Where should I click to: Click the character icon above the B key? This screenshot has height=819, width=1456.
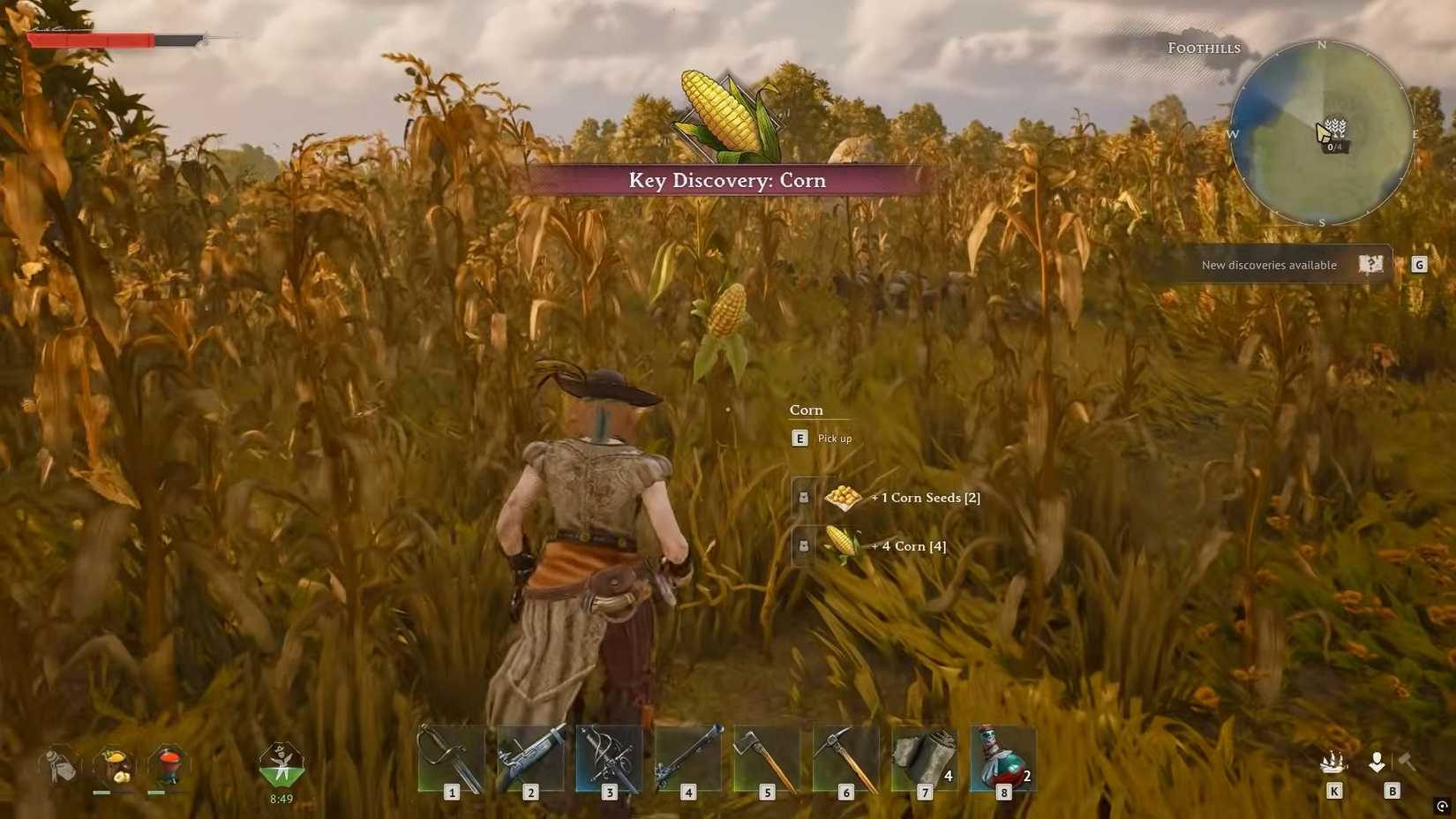pyautogui.click(x=1377, y=763)
